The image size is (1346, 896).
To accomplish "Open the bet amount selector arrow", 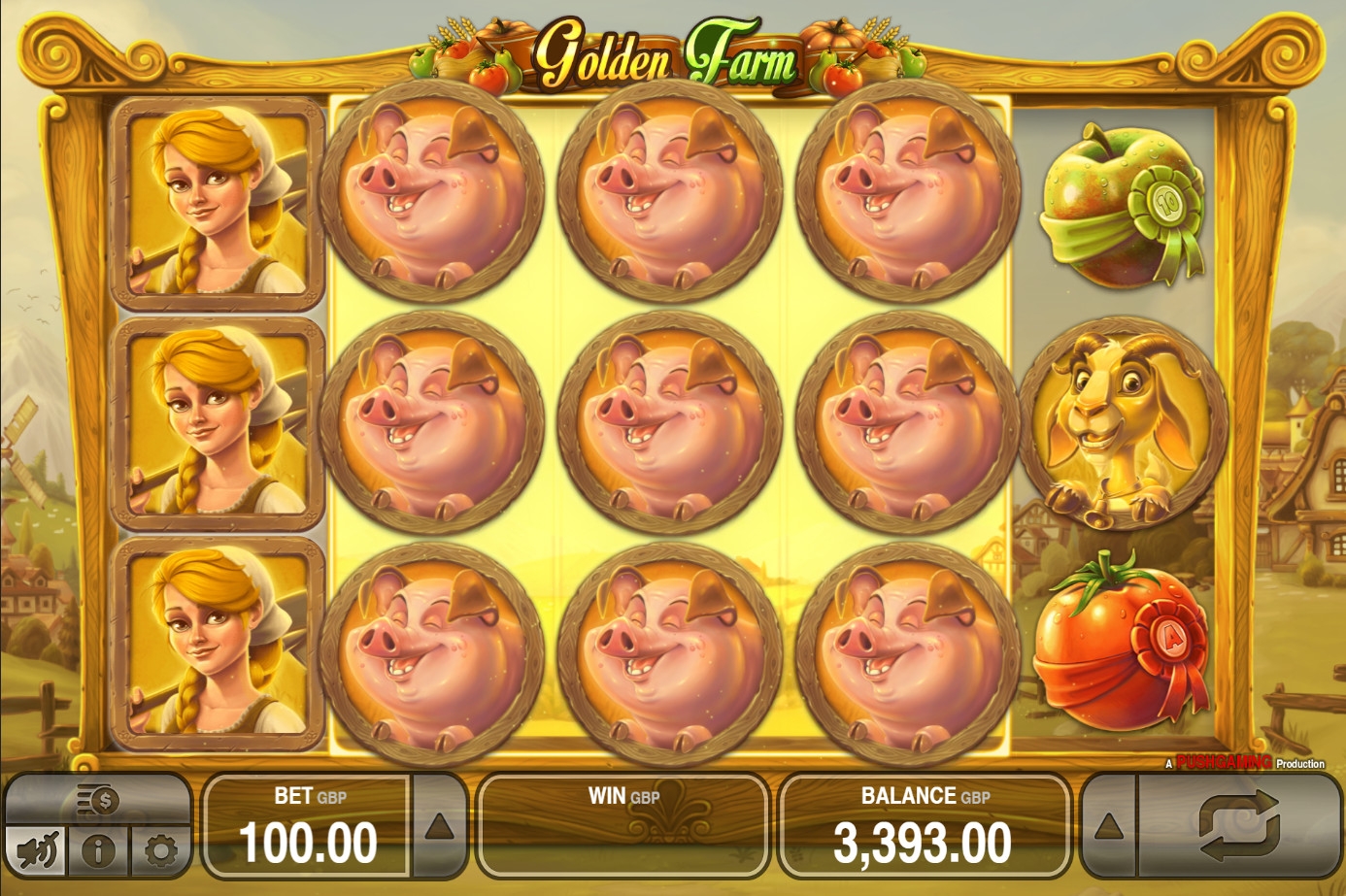I will (x=439, y=826).
